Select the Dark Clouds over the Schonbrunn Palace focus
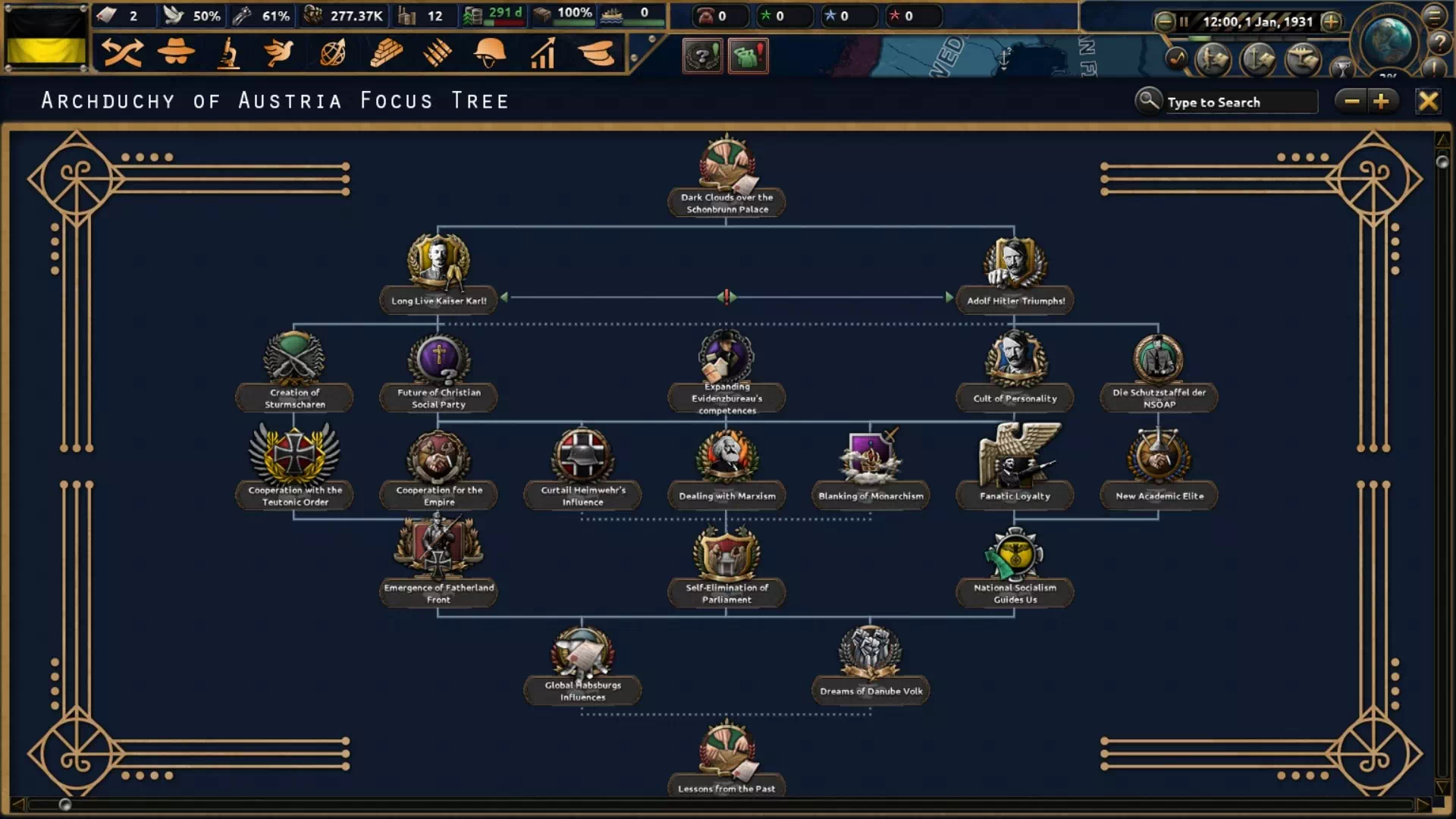The width and height of the screenshot is (1456, 819). click(x=726, y=171)
